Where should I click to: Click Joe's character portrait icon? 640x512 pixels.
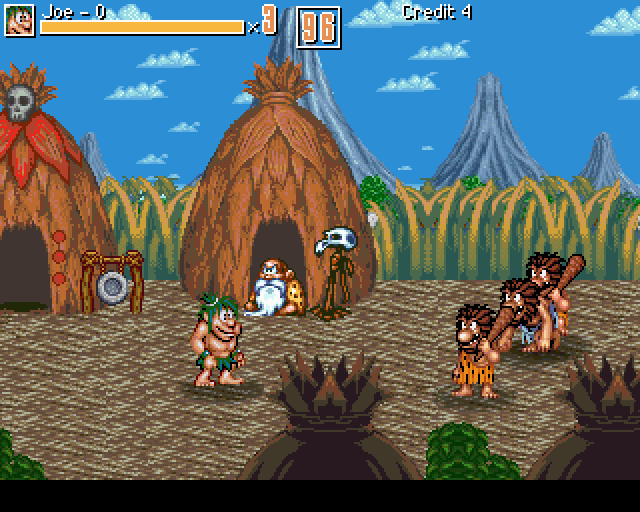pyautogui.click(x=19, y=19)
